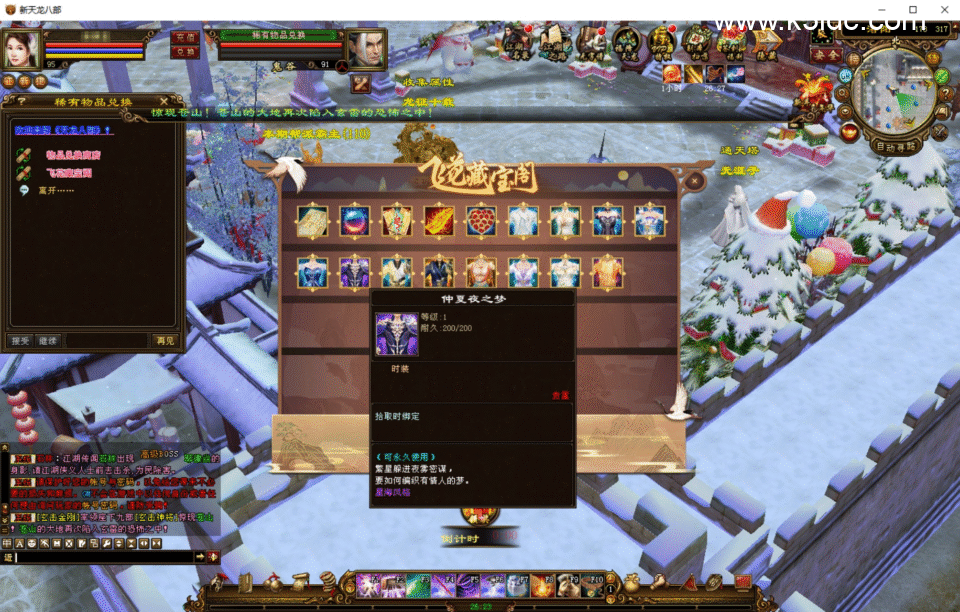The width and height of the screenshot is (960, 612).
Task: Select the golden-orange outfit in bottom row
Action: coord(608,272)
